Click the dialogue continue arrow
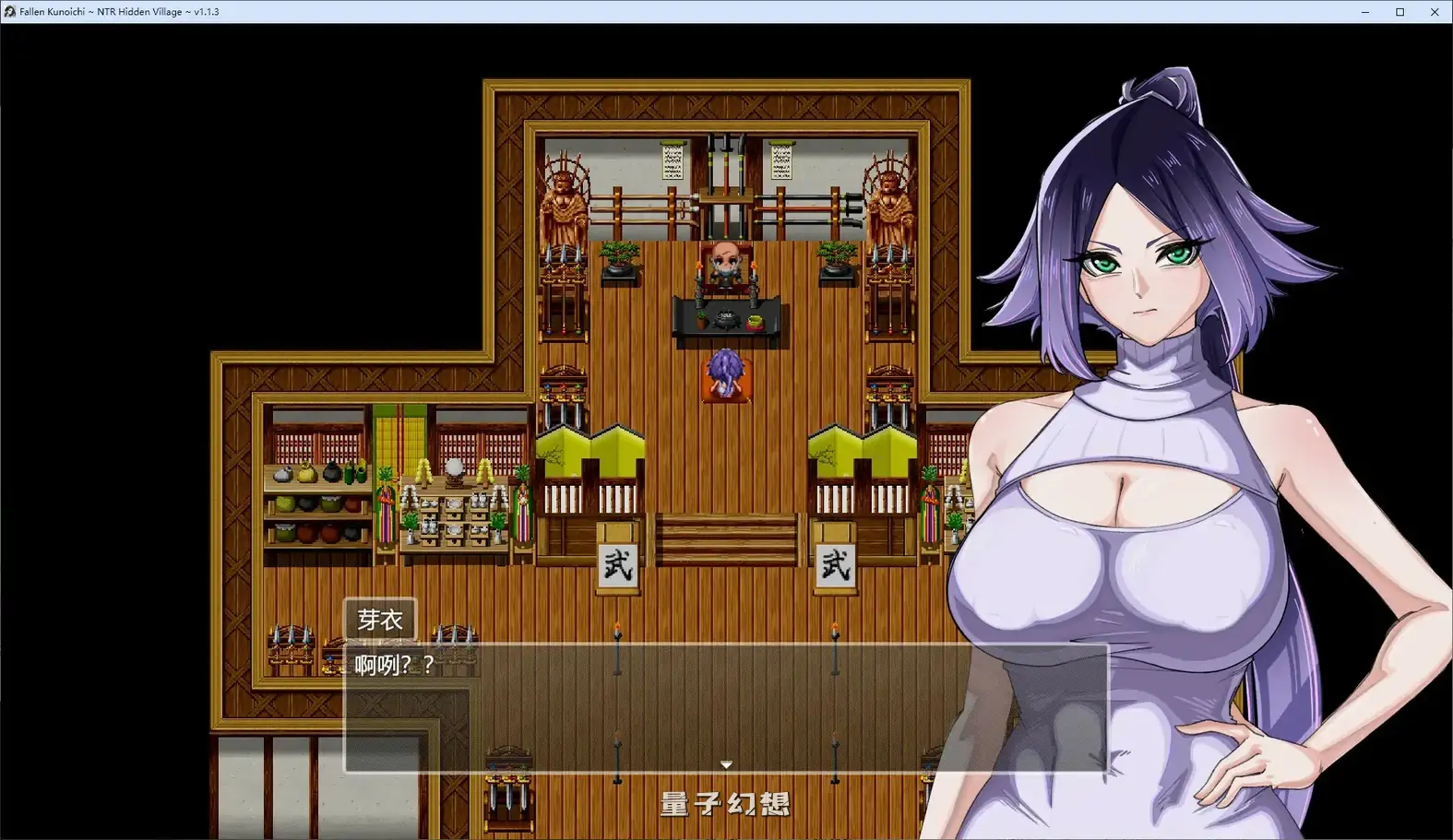 coord(726,764)
